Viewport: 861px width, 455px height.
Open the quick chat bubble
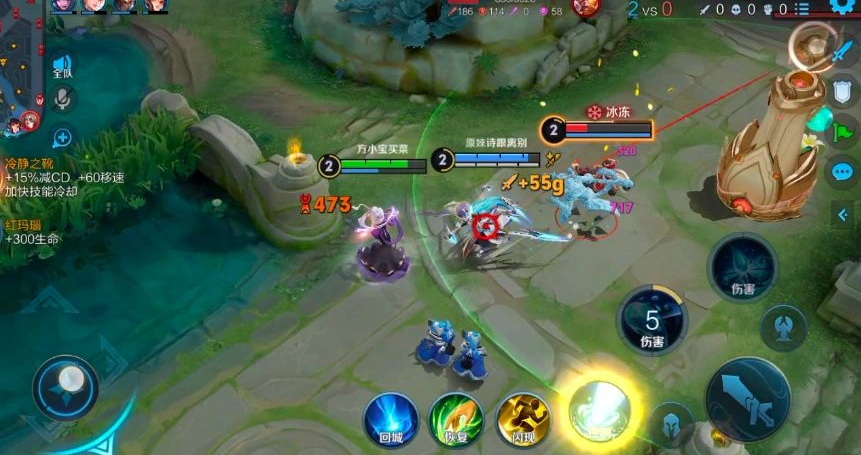point(841,170)
